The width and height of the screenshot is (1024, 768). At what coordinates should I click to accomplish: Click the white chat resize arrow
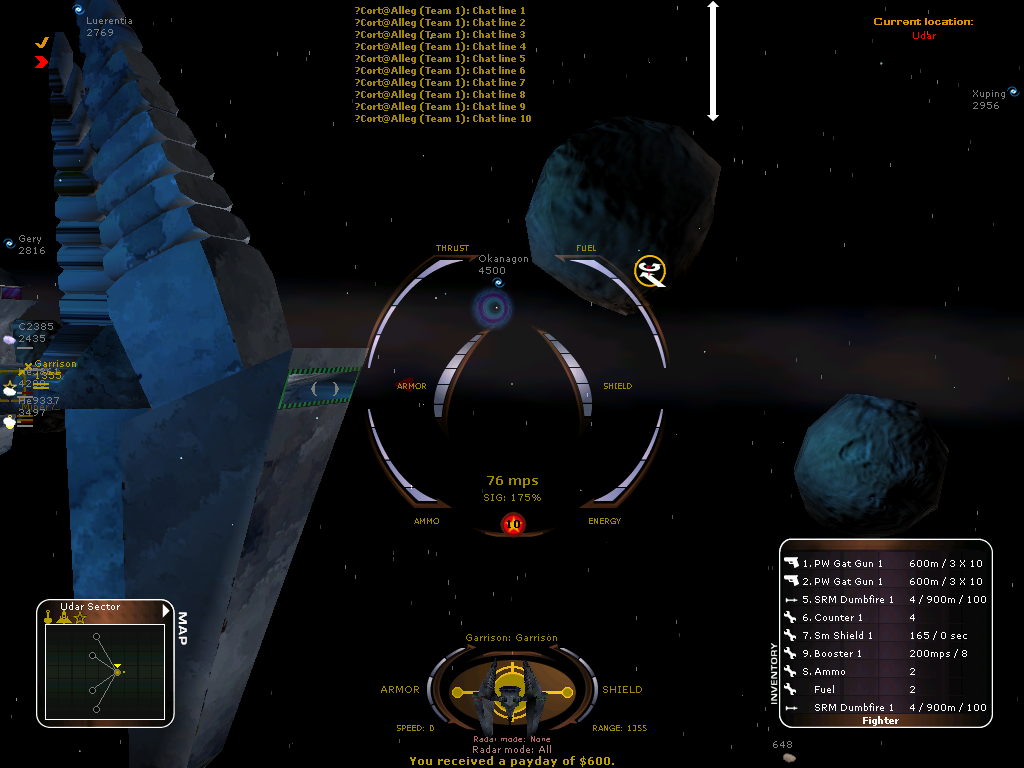coord(713,62)
